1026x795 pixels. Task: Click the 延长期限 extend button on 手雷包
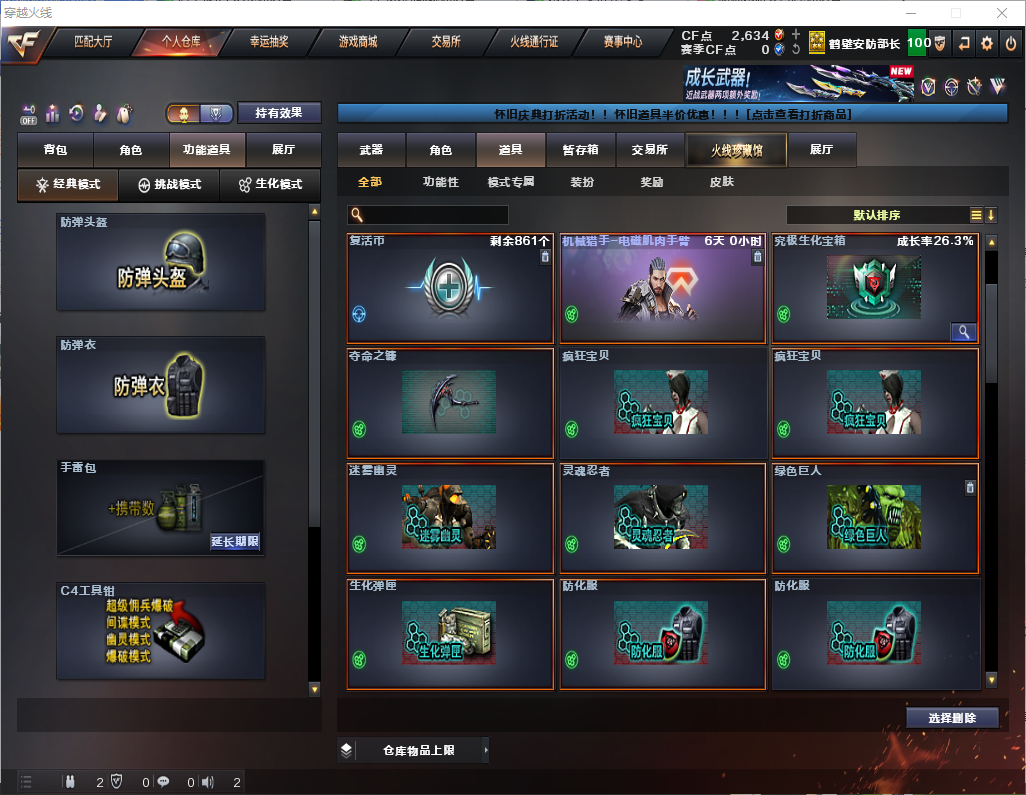(x=235, y=542)
